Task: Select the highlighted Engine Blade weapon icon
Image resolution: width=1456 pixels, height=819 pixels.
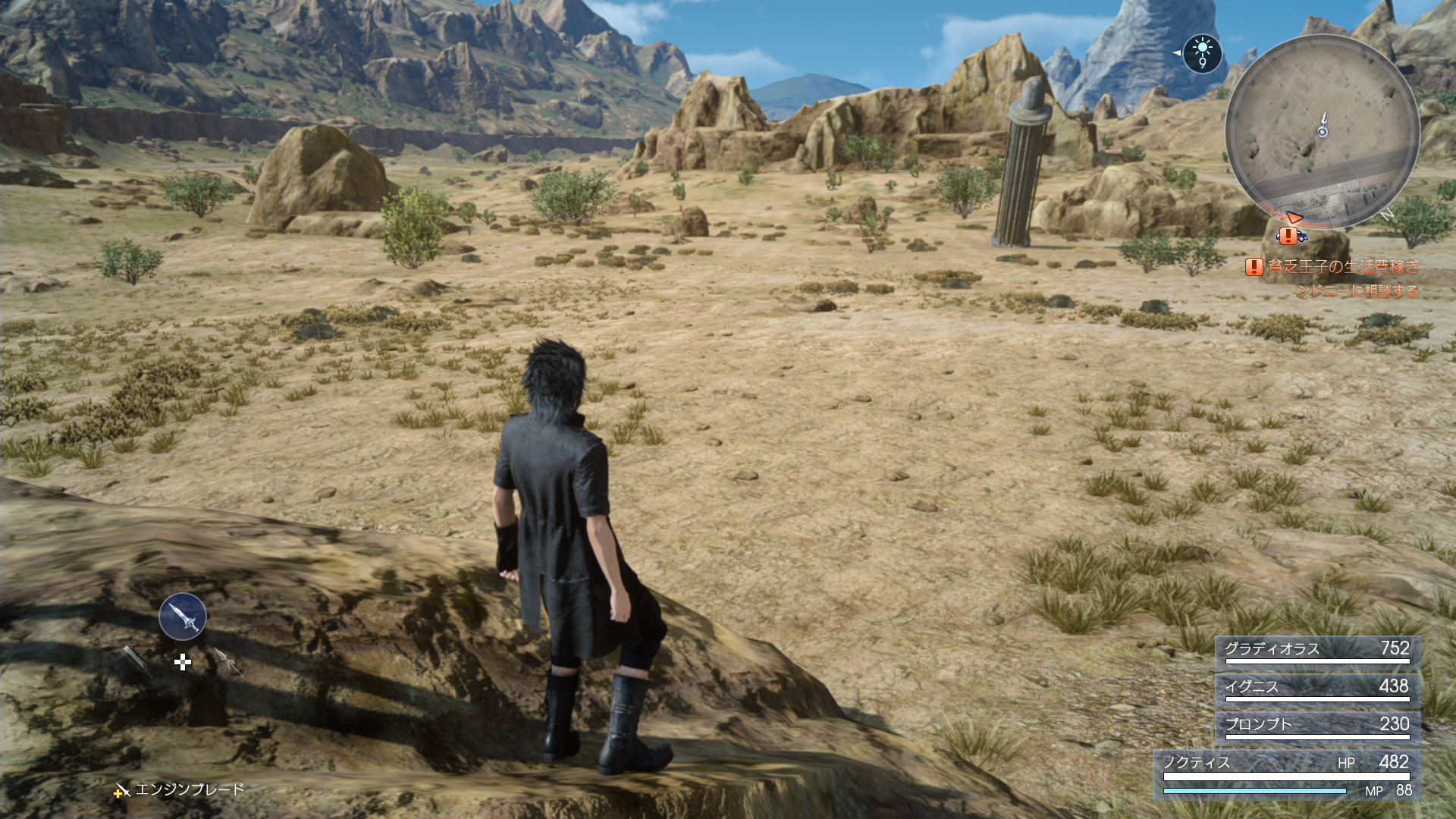Action: 183,617
